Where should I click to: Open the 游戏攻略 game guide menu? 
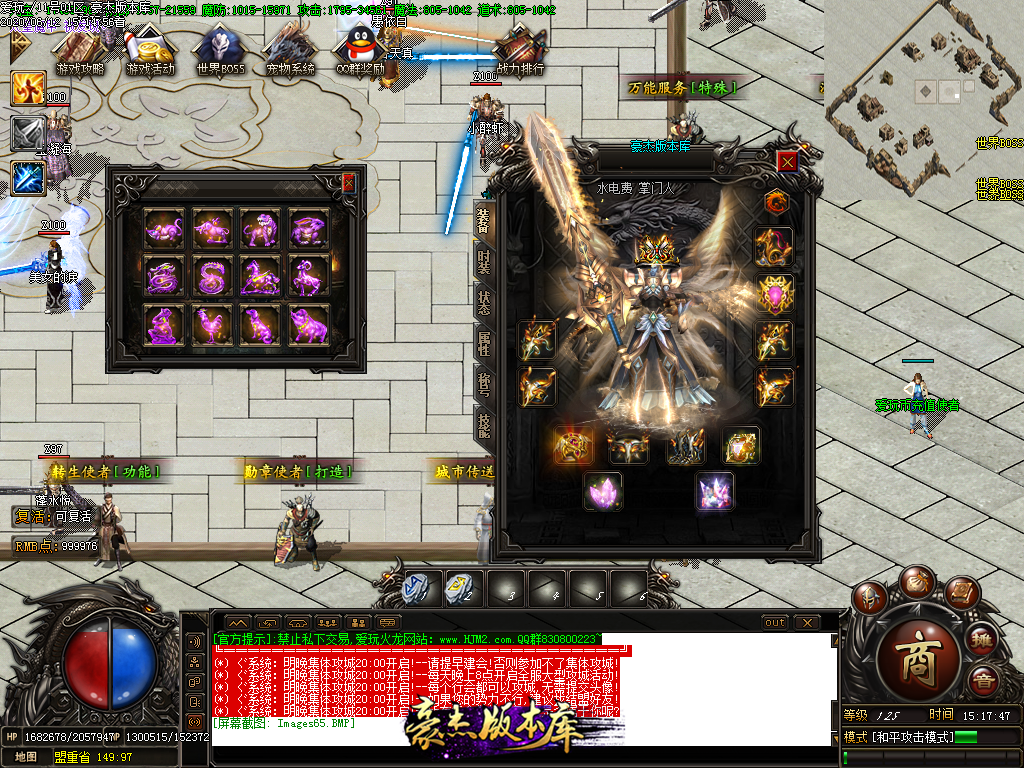click(80, 51)
